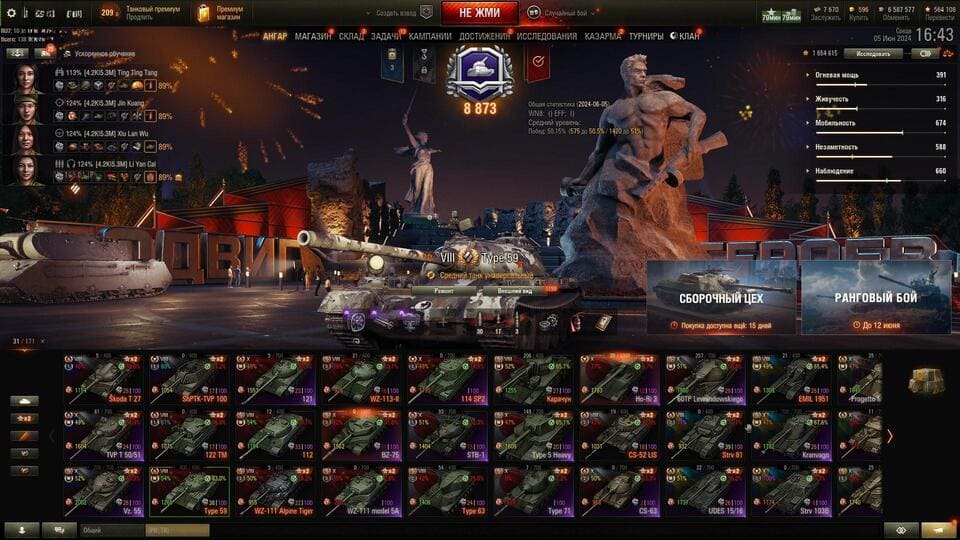
Task: Switch to the СКЛАД tab
Action: pyautogui.click(x=351, y=37)
